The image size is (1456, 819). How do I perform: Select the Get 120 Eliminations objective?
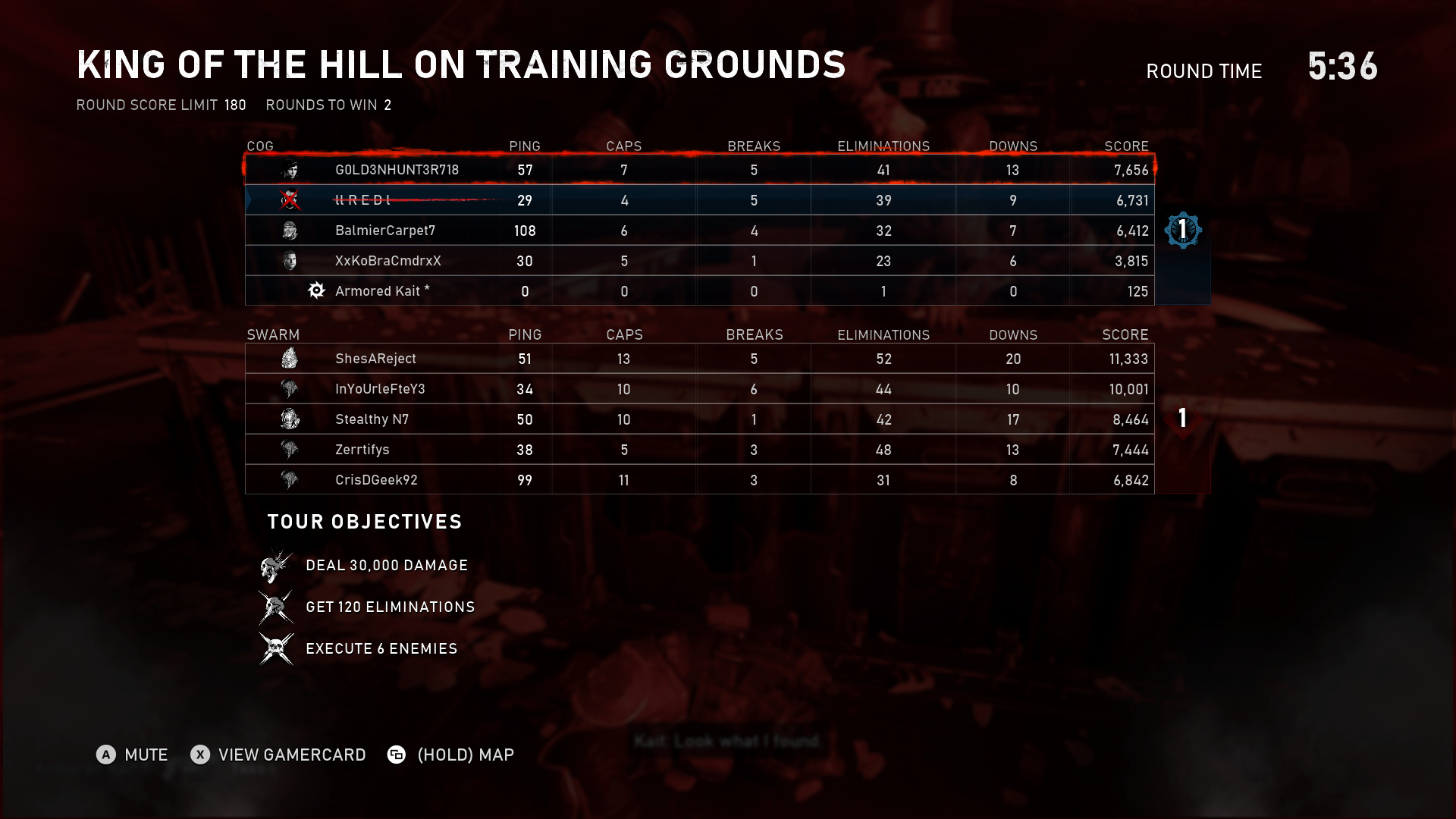(390, 607)
